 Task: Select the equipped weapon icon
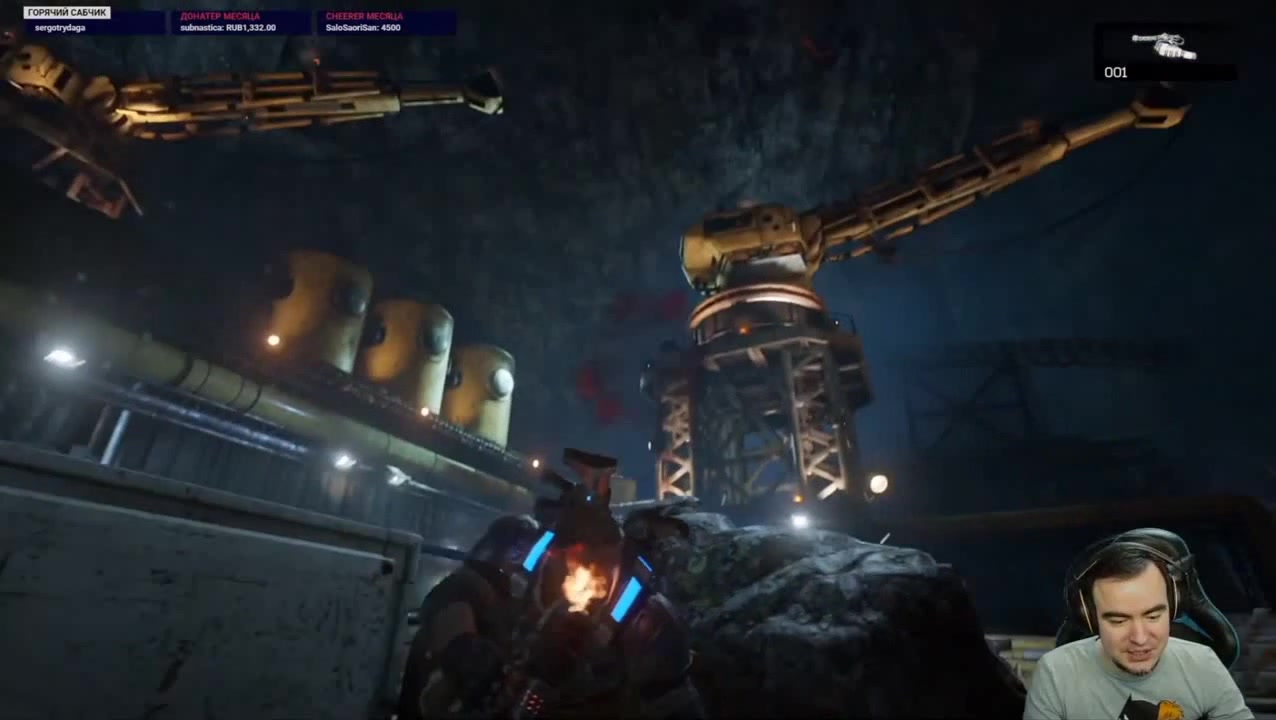pos(1164,45)
